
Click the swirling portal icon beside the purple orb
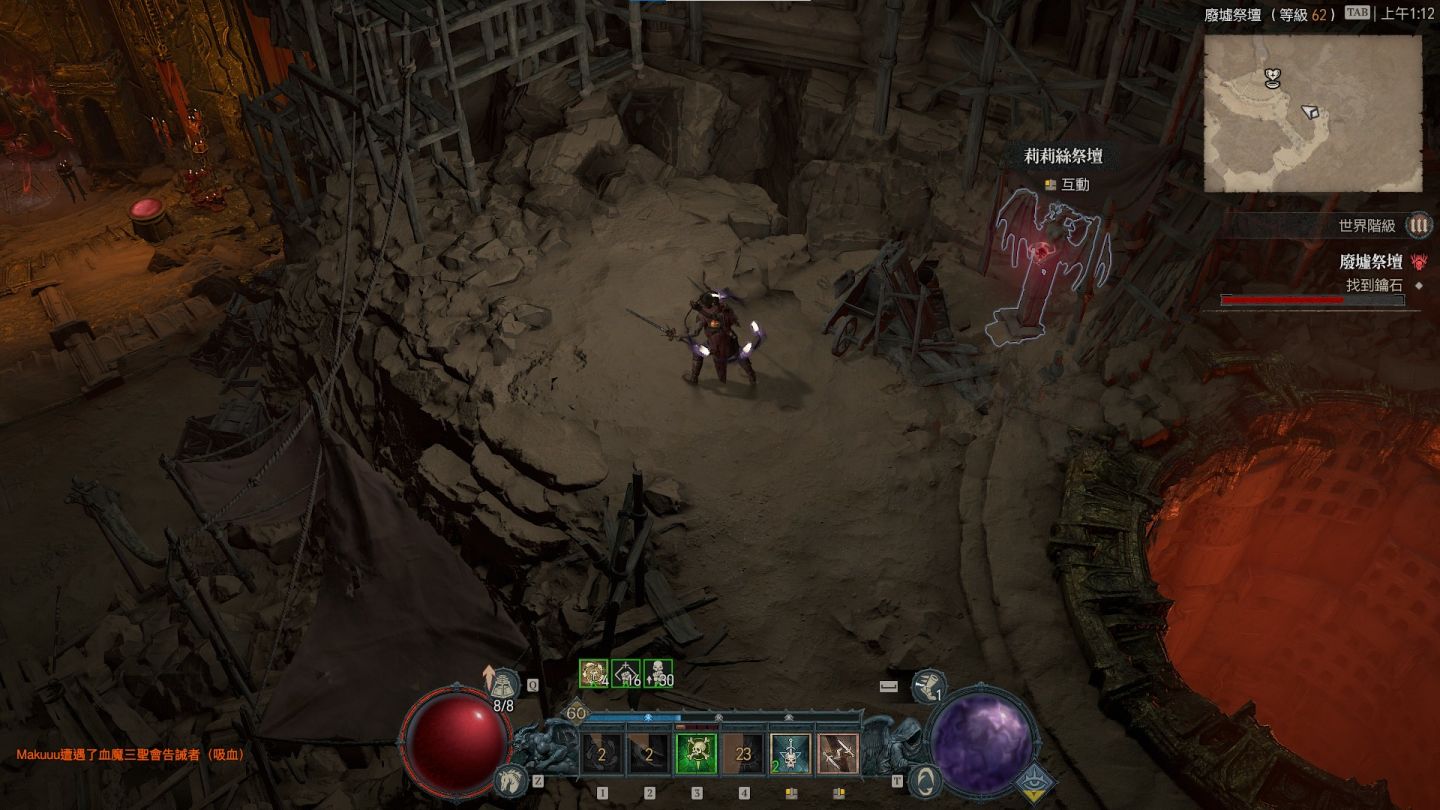[x=926, y=779]
